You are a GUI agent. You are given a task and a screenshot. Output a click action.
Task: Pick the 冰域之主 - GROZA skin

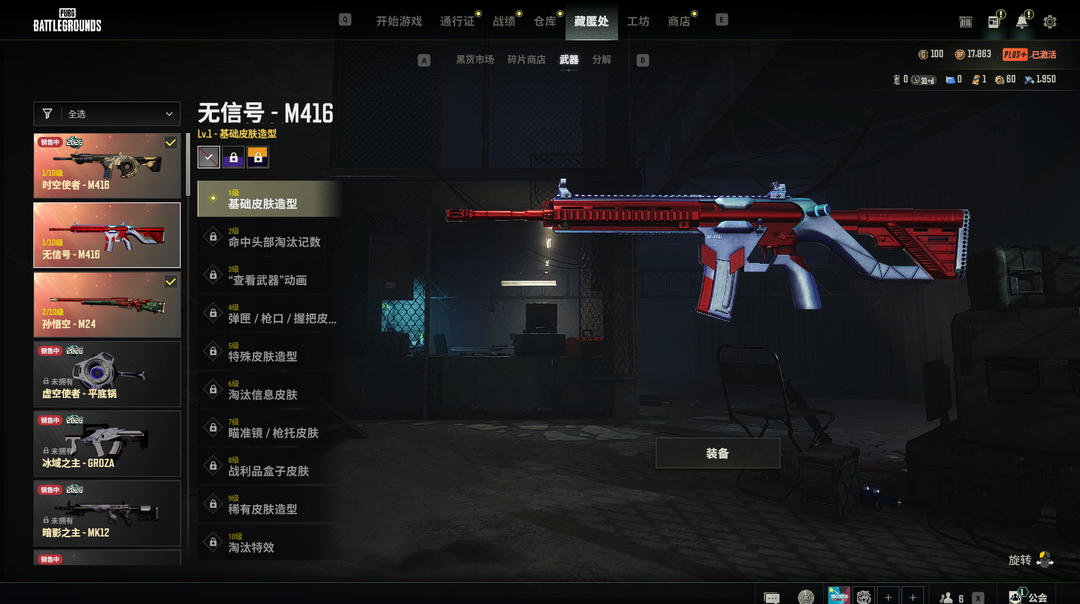coord(107,444)
